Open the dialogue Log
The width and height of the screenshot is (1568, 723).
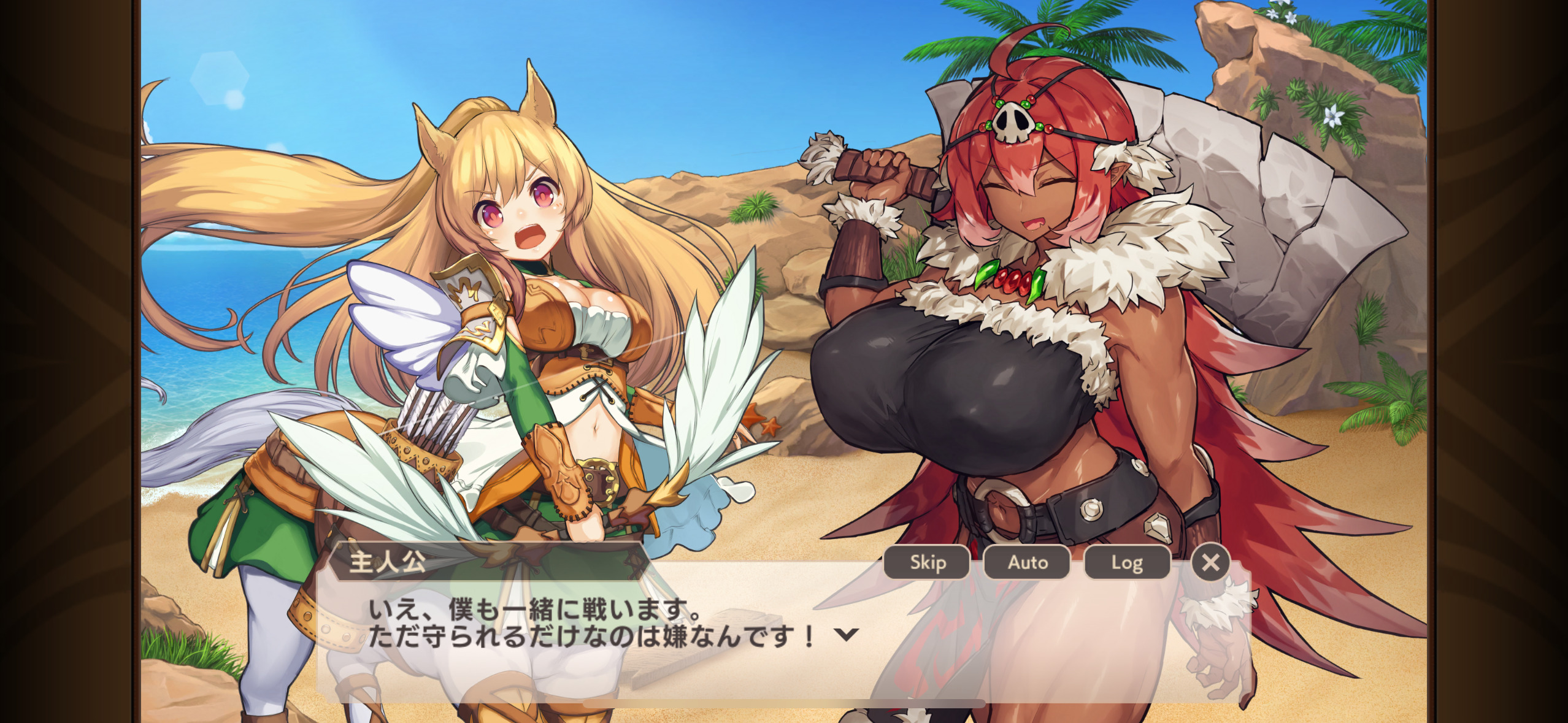1127,562
